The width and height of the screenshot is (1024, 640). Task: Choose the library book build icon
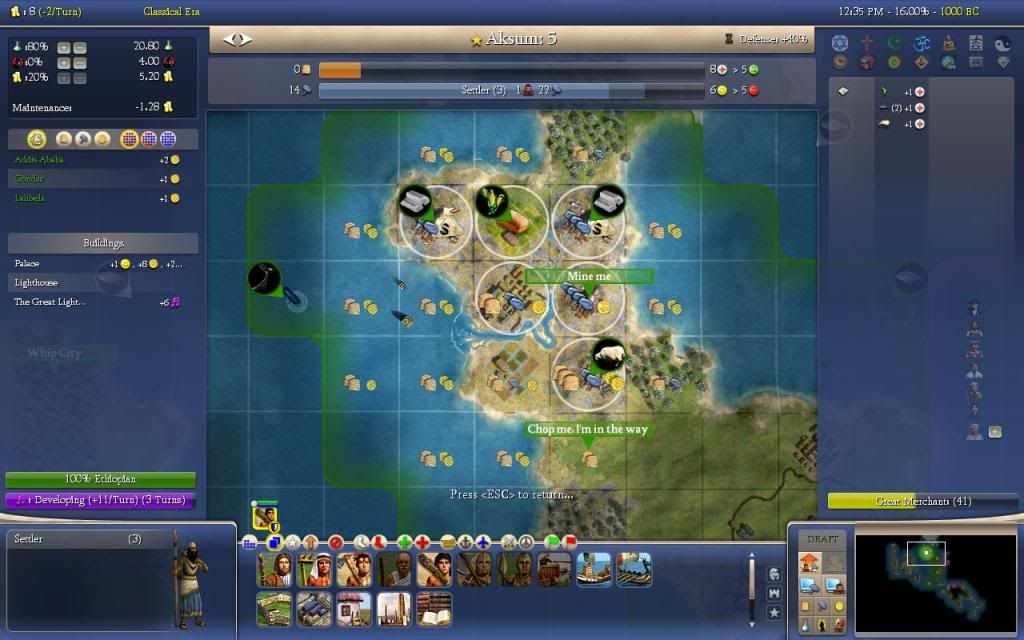[433, 609]
